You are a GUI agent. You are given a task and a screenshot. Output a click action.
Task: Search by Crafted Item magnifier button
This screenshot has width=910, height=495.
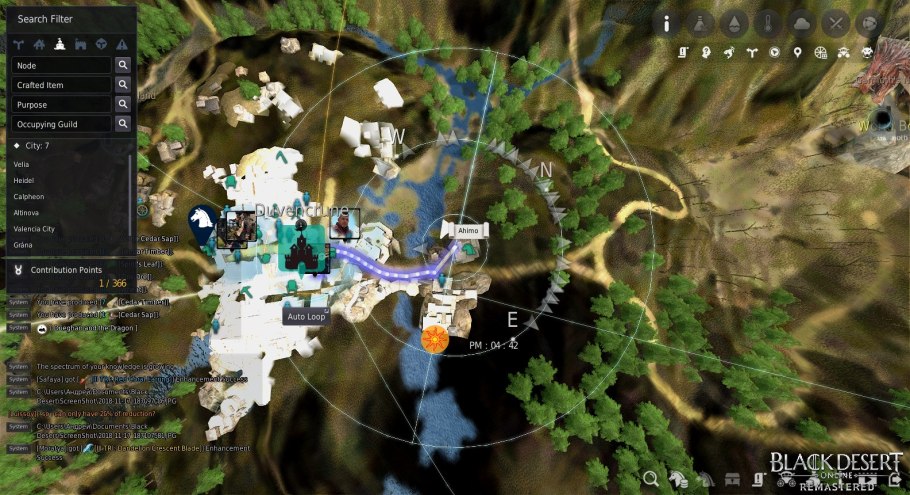123,85
